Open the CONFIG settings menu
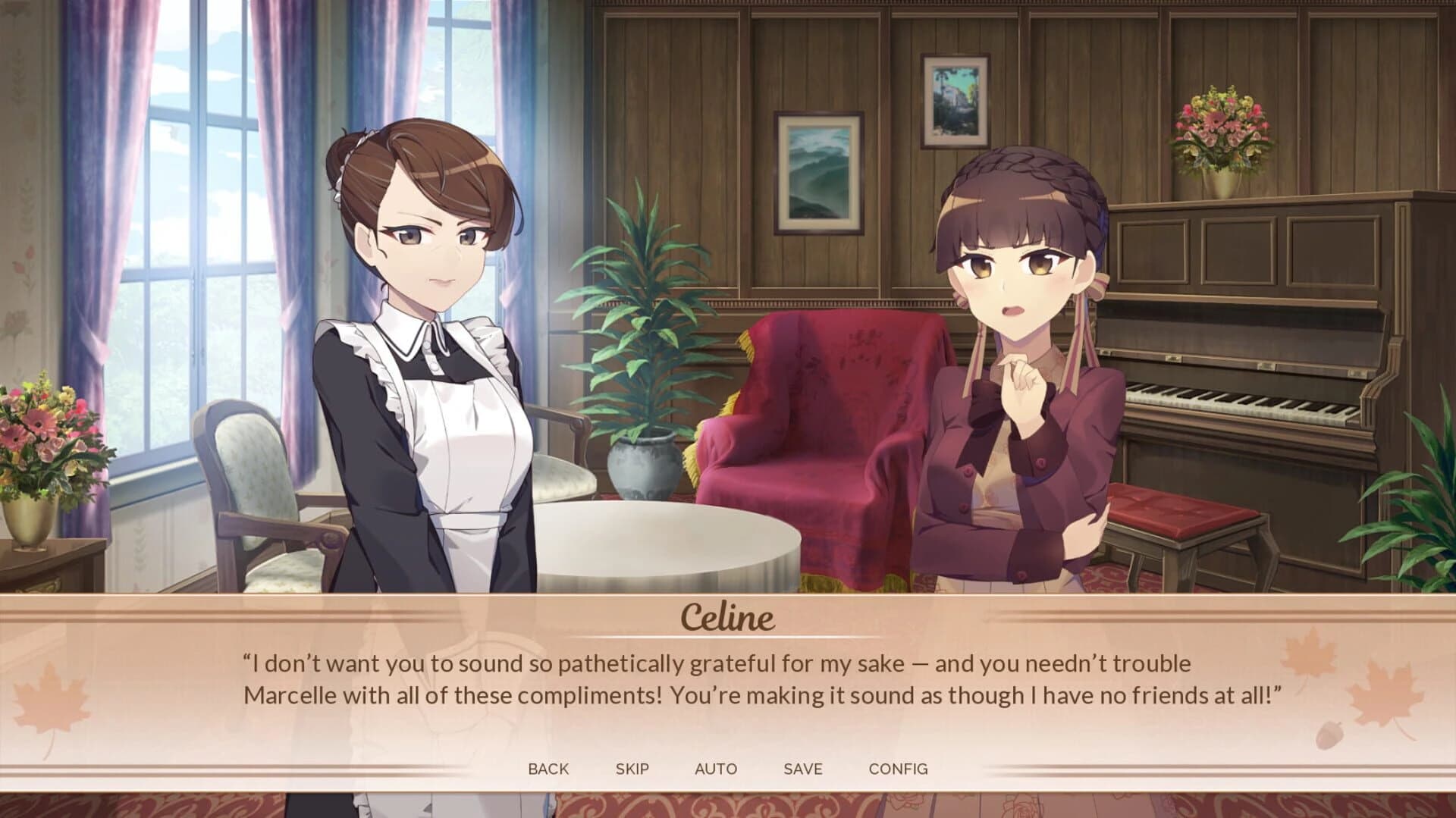 [899, 768]
